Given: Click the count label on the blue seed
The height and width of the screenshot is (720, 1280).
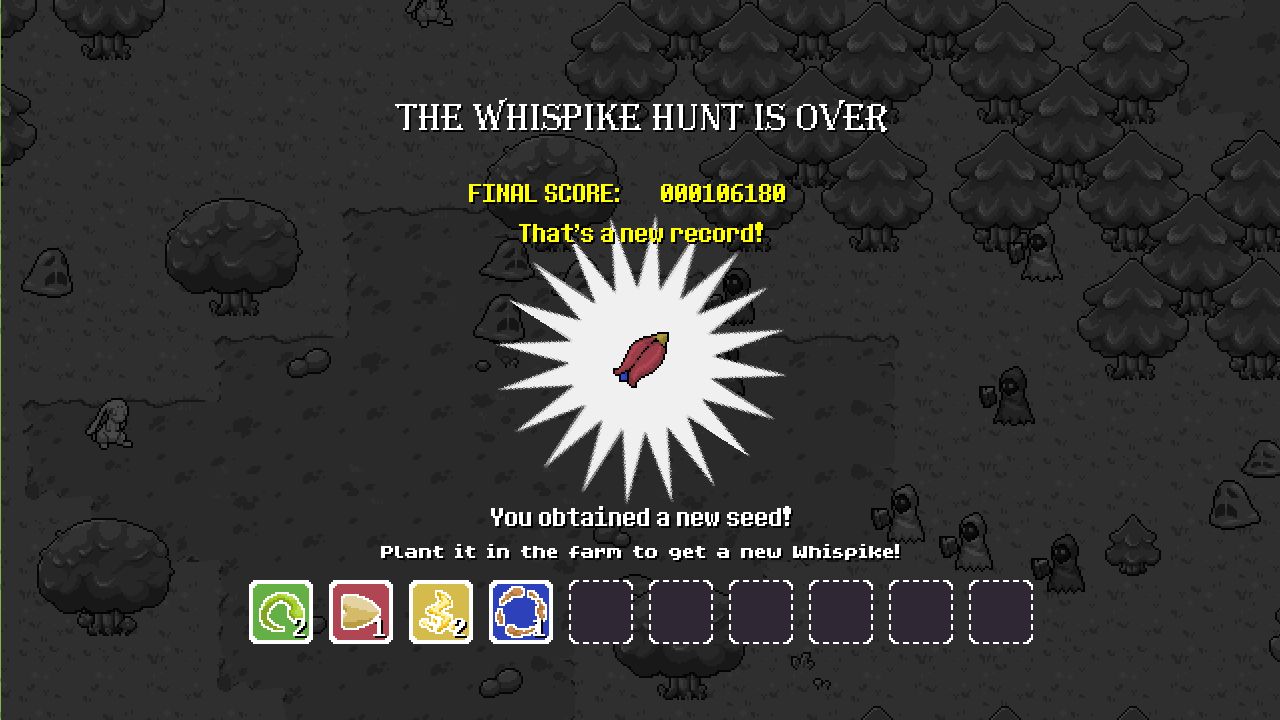Looking at the screenshot, I should pyautogui.click(x=539, y=630).
